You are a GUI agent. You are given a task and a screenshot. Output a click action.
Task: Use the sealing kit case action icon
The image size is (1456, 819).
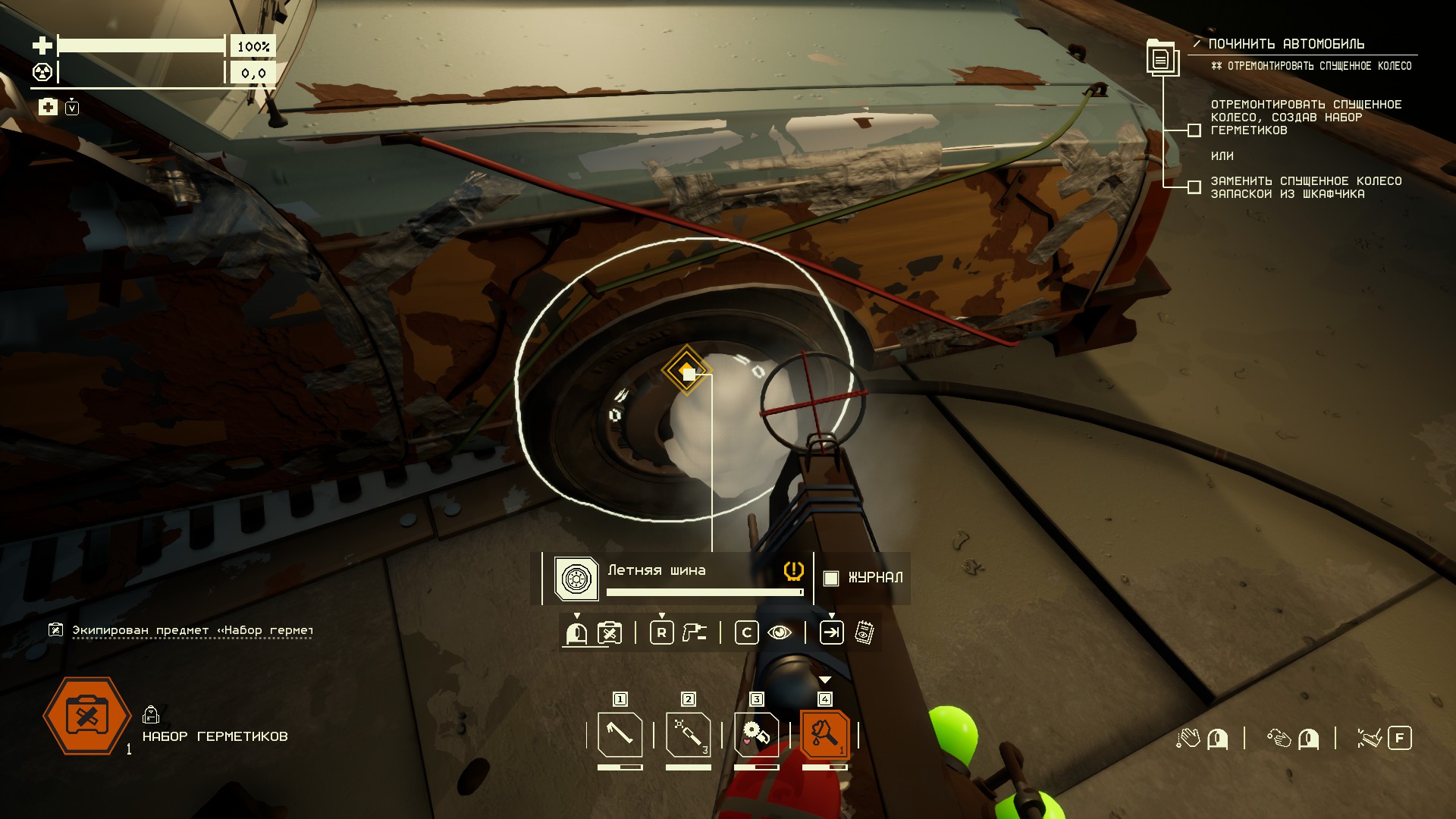point(610,632)
